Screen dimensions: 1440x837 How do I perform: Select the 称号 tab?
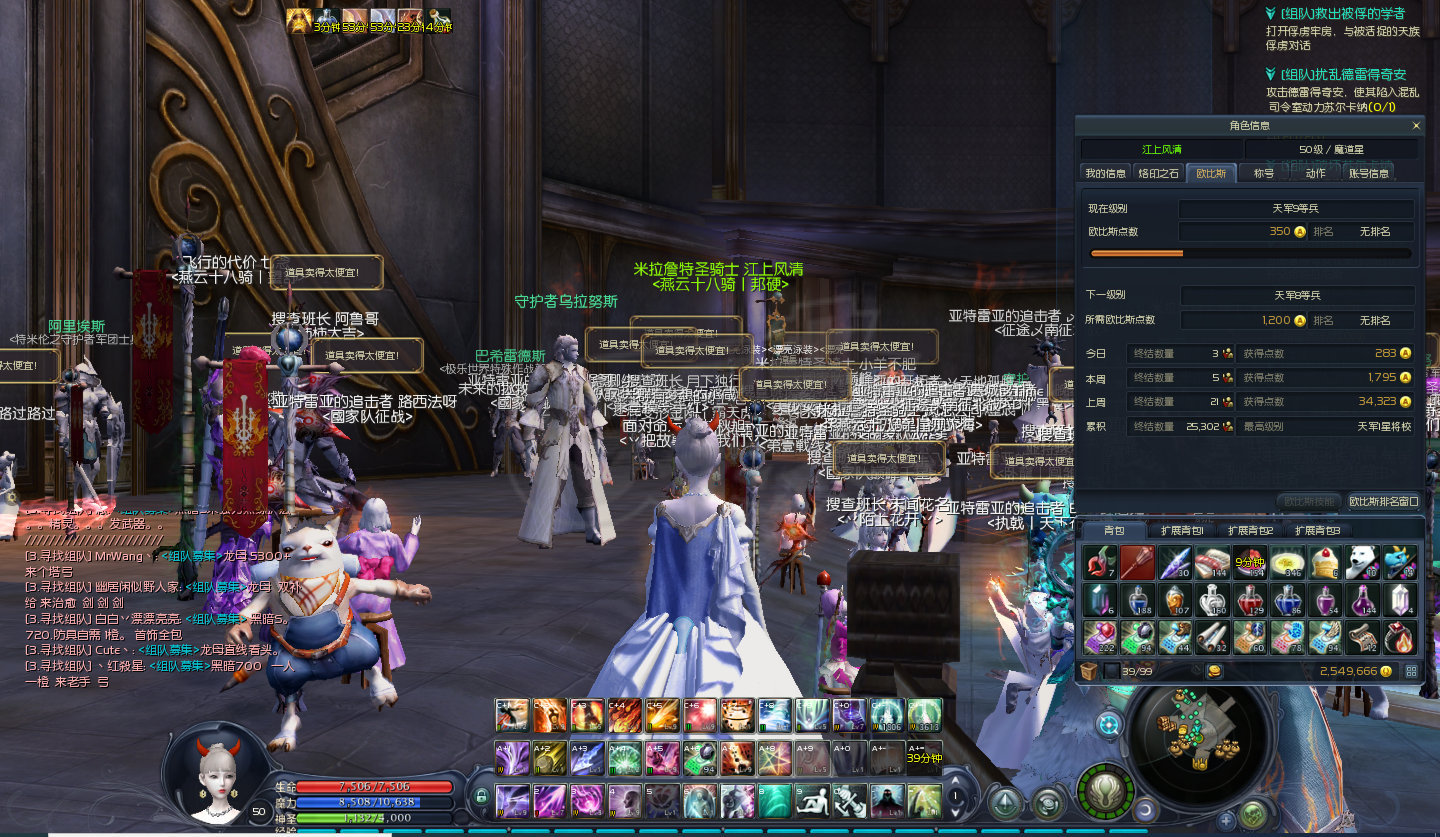click(x=1264, y=173)
